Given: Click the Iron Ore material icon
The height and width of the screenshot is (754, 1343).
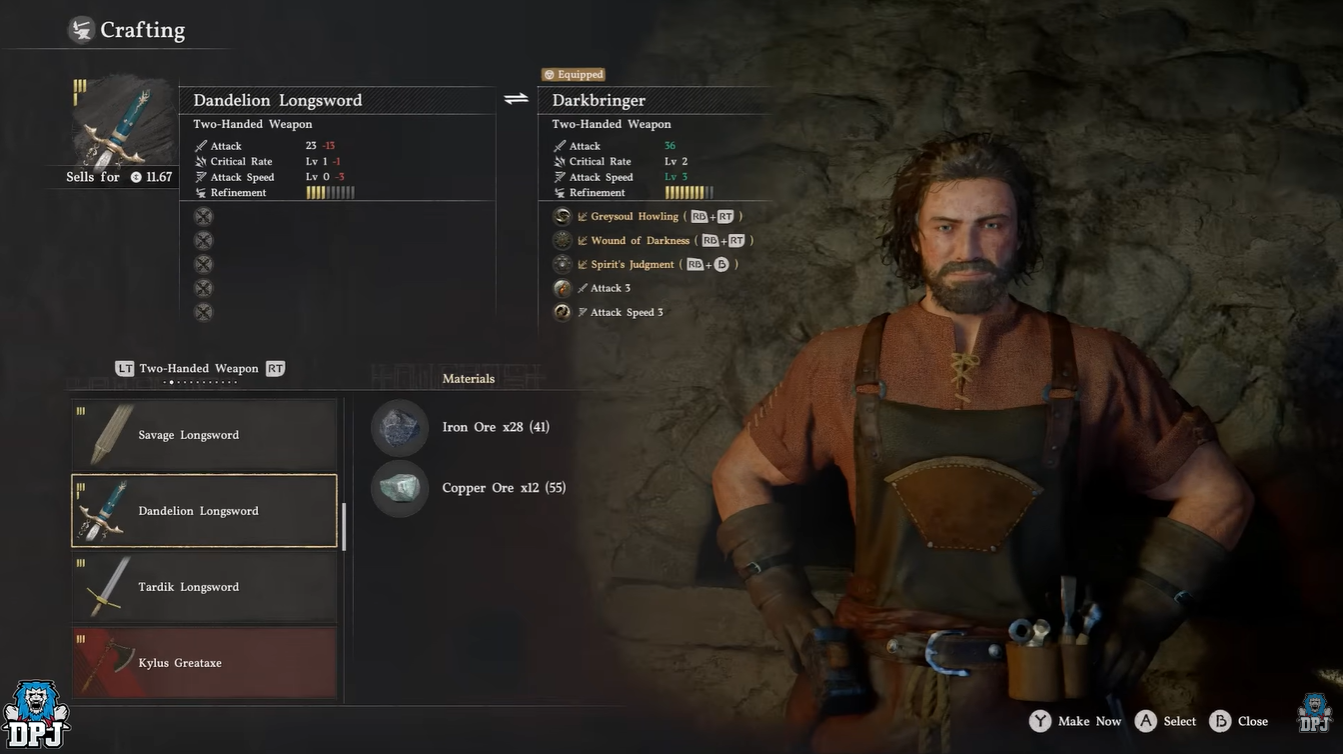Looking at the screenshot, I should pyautogui.click(x=400, y=428).
